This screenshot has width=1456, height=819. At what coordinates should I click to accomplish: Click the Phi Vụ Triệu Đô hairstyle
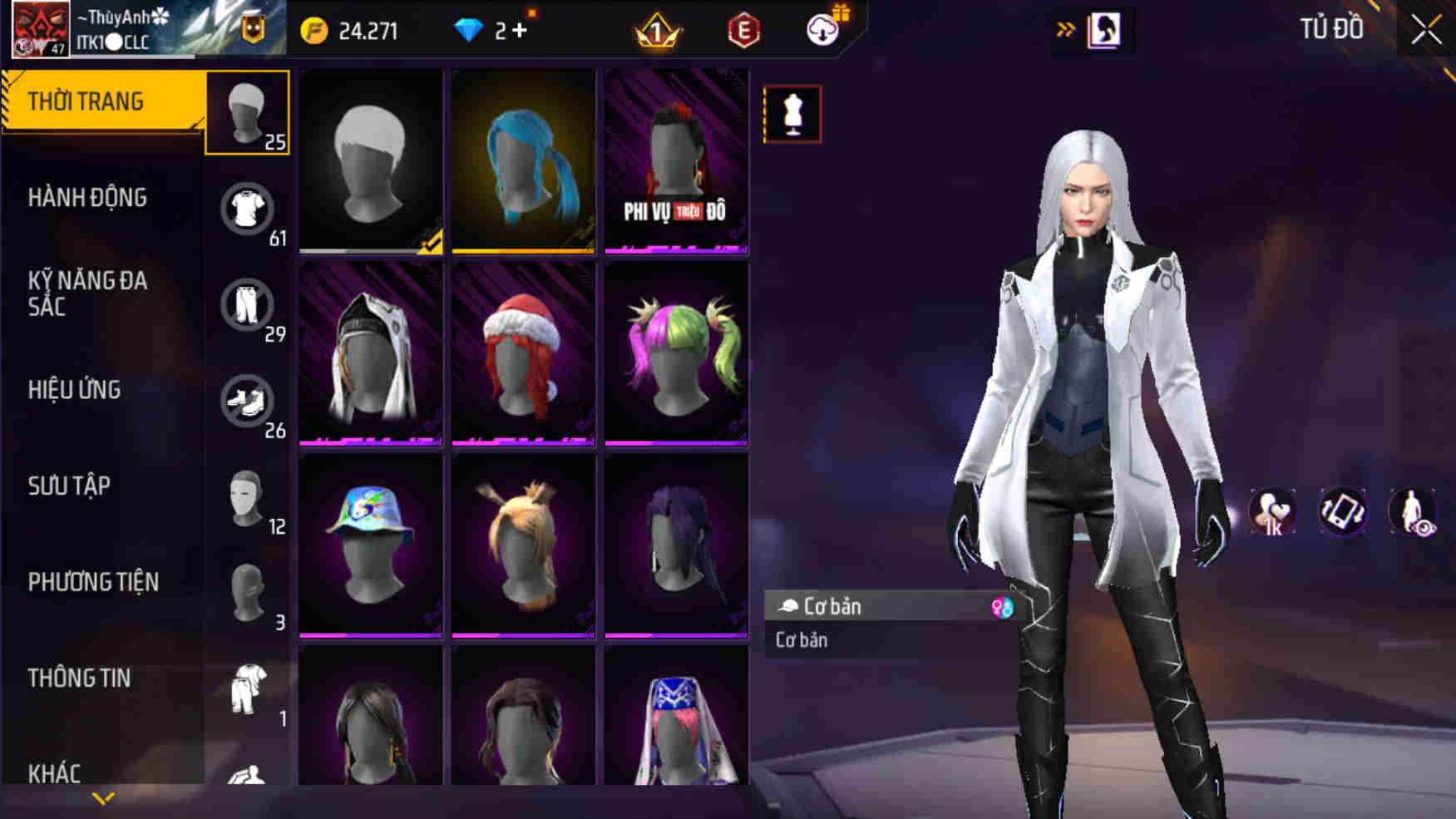pyautogui.click(x=676, y=160)
